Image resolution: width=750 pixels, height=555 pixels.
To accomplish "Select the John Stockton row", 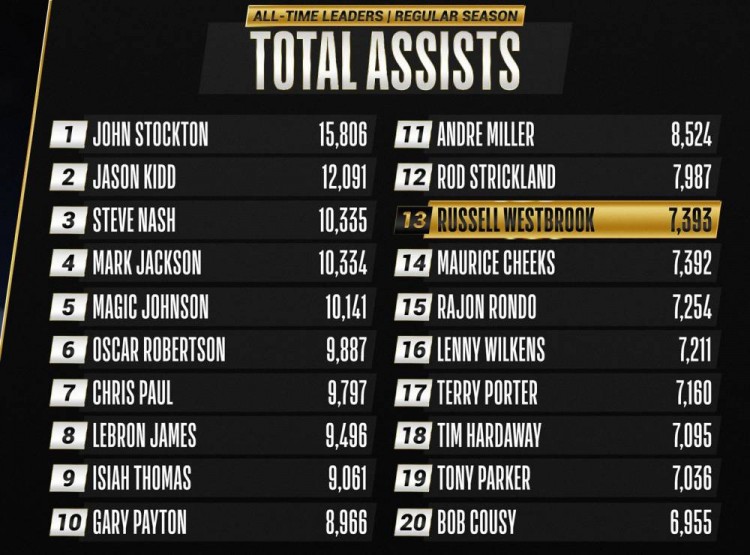I will (x=210, y=135).
